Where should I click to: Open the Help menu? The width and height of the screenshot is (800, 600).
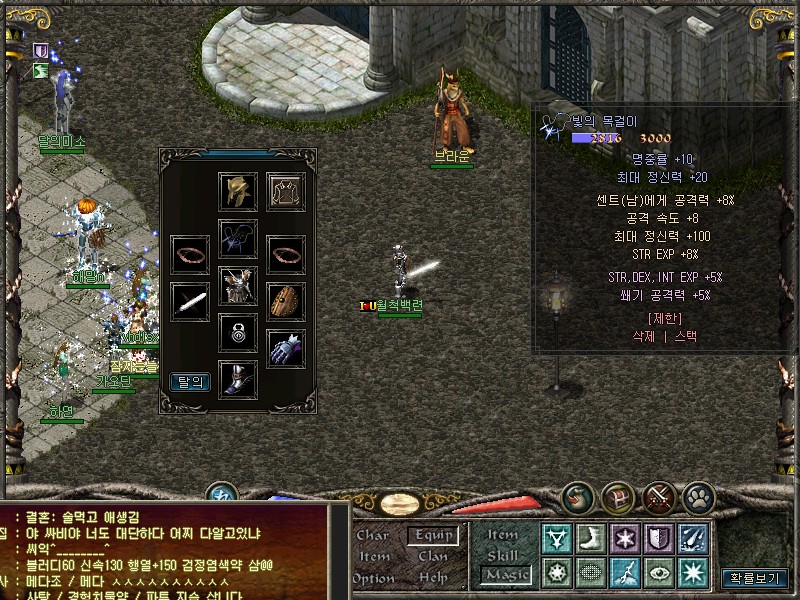(x=433, y=577)
